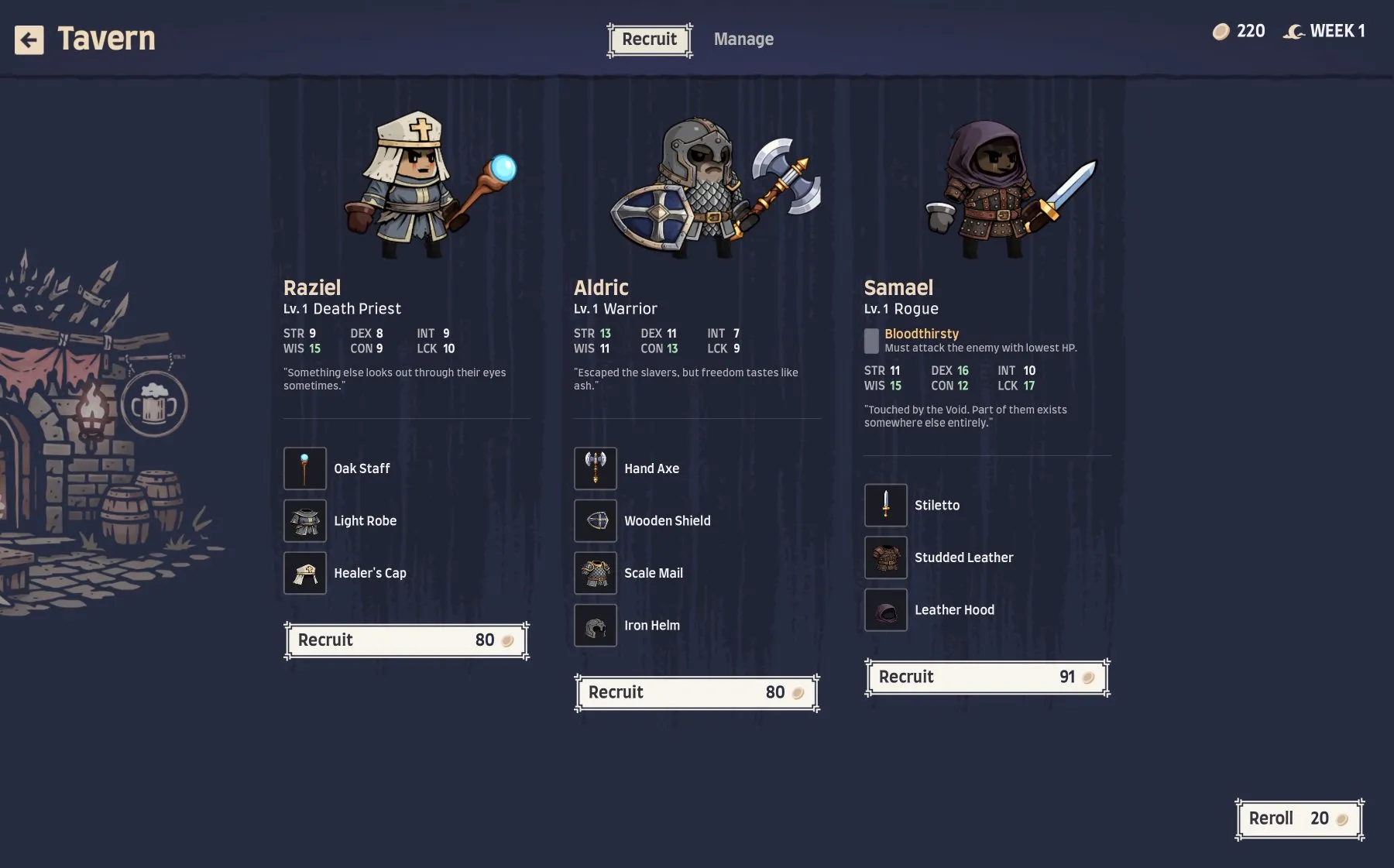Select the Stiletto icon under Samael
This screenshot has height=868, width=1394.
tap(885, 504)
